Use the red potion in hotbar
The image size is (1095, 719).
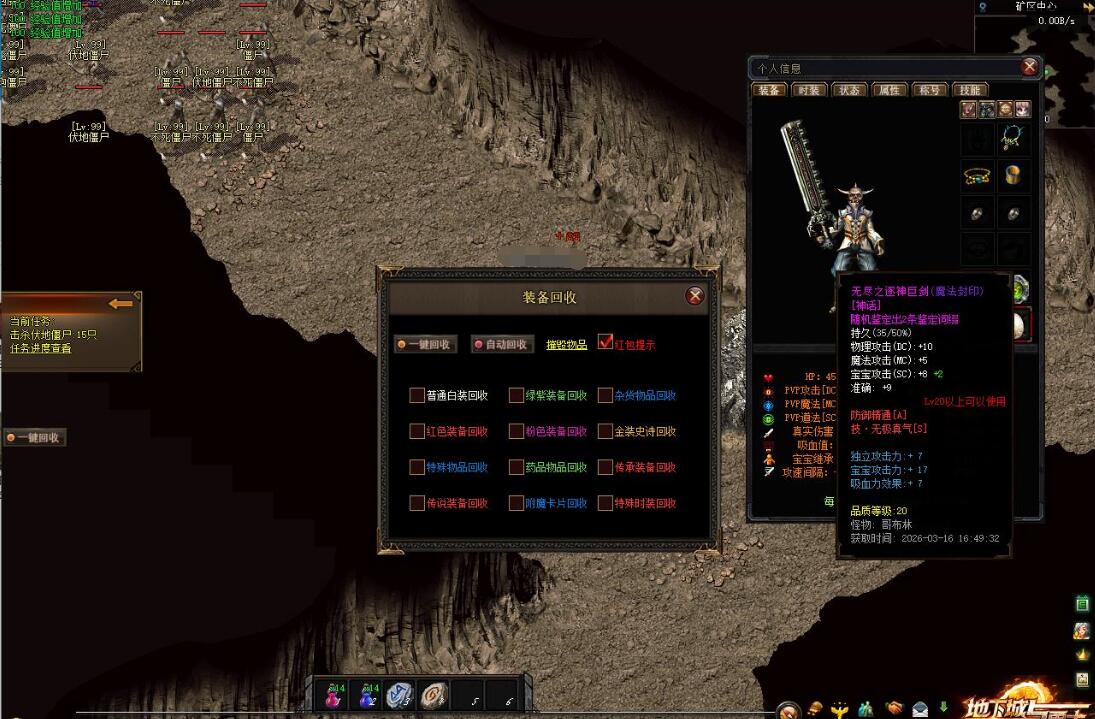tap(333, 696)
